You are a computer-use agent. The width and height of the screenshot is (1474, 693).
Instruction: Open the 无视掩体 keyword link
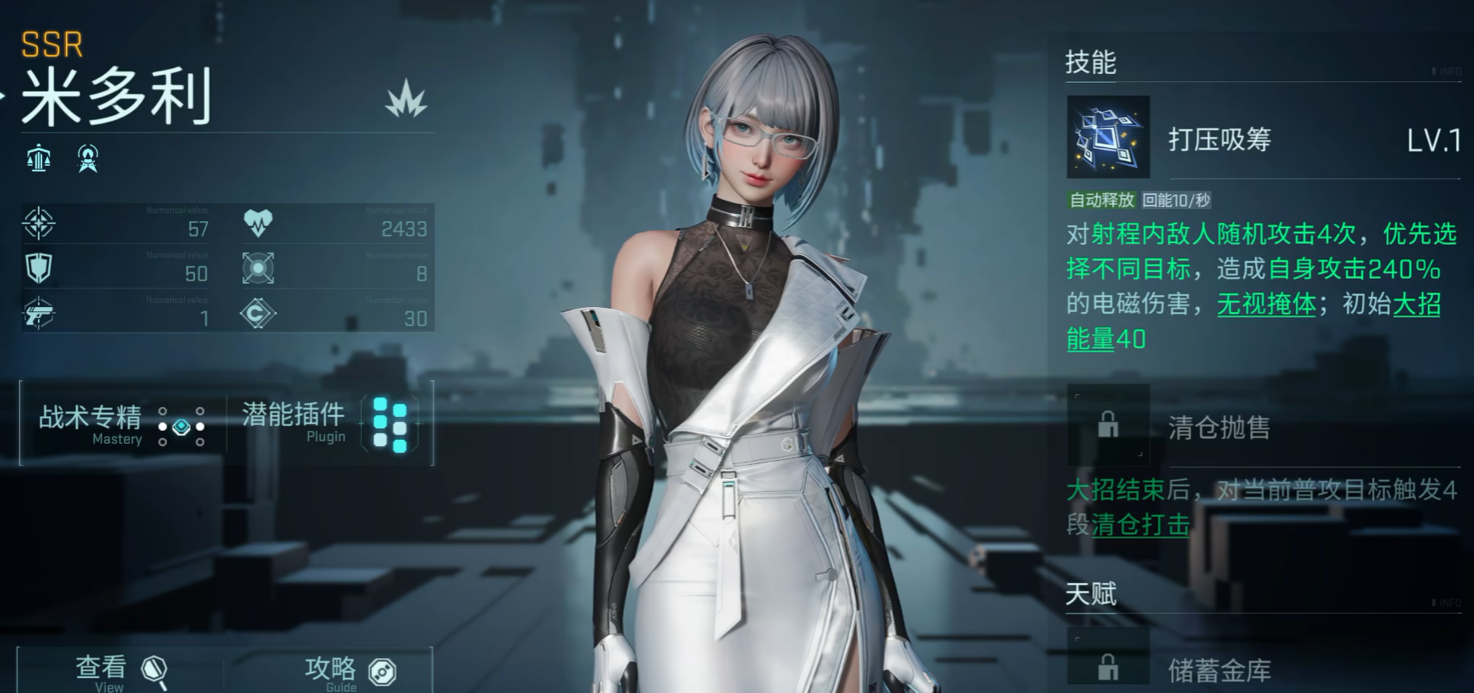[1265, 304]
